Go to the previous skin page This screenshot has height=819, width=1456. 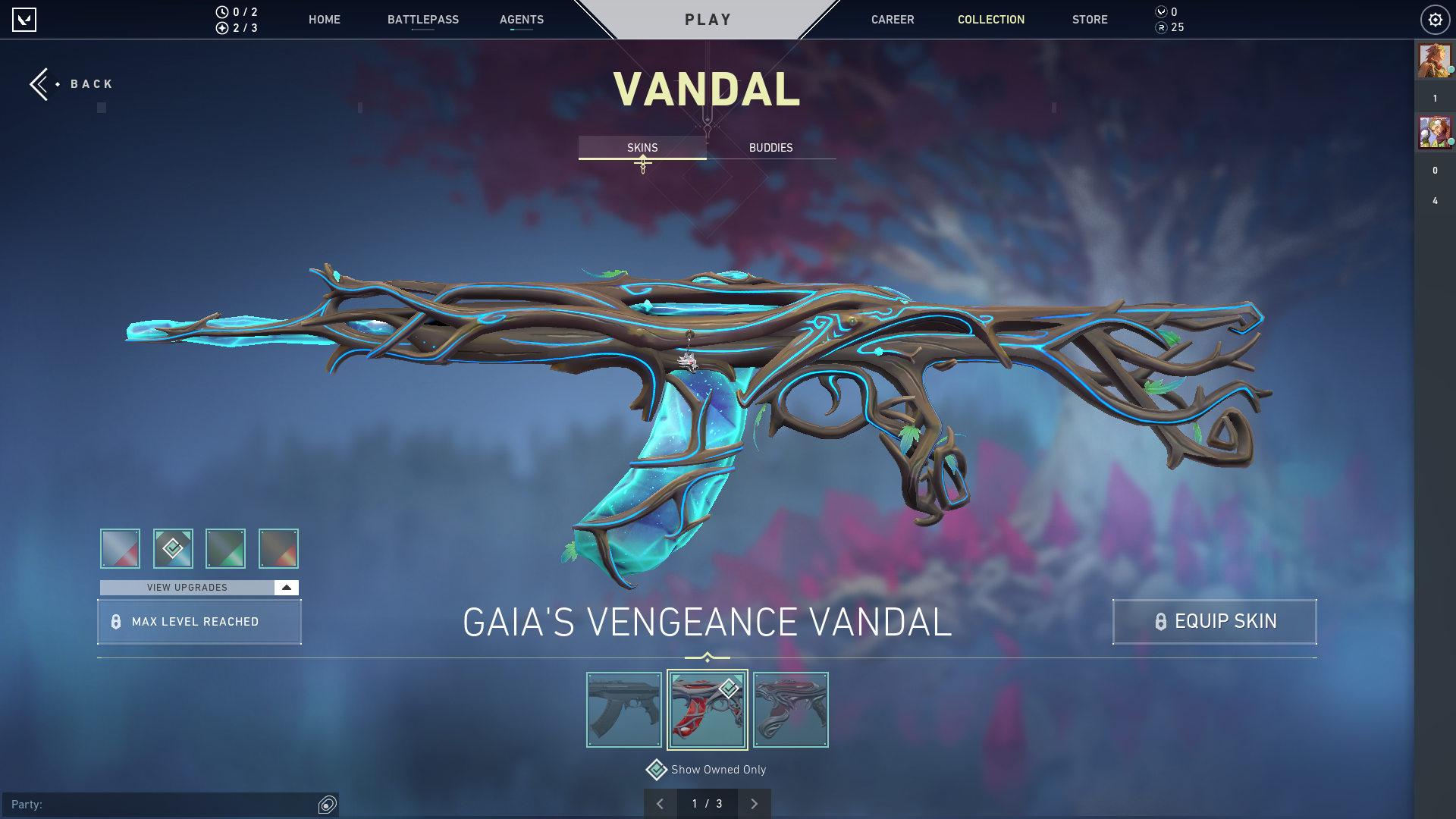tap(661, 804)
